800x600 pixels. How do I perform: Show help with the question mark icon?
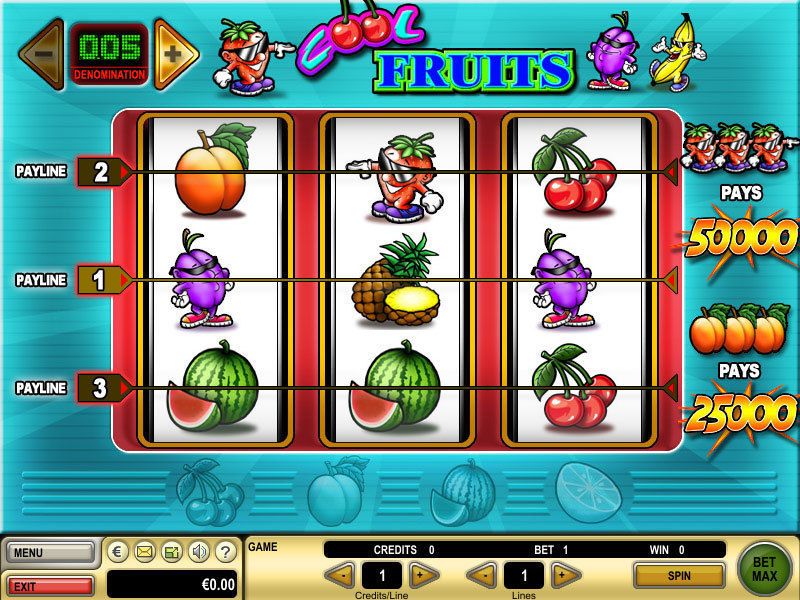(x=225, y=550)
